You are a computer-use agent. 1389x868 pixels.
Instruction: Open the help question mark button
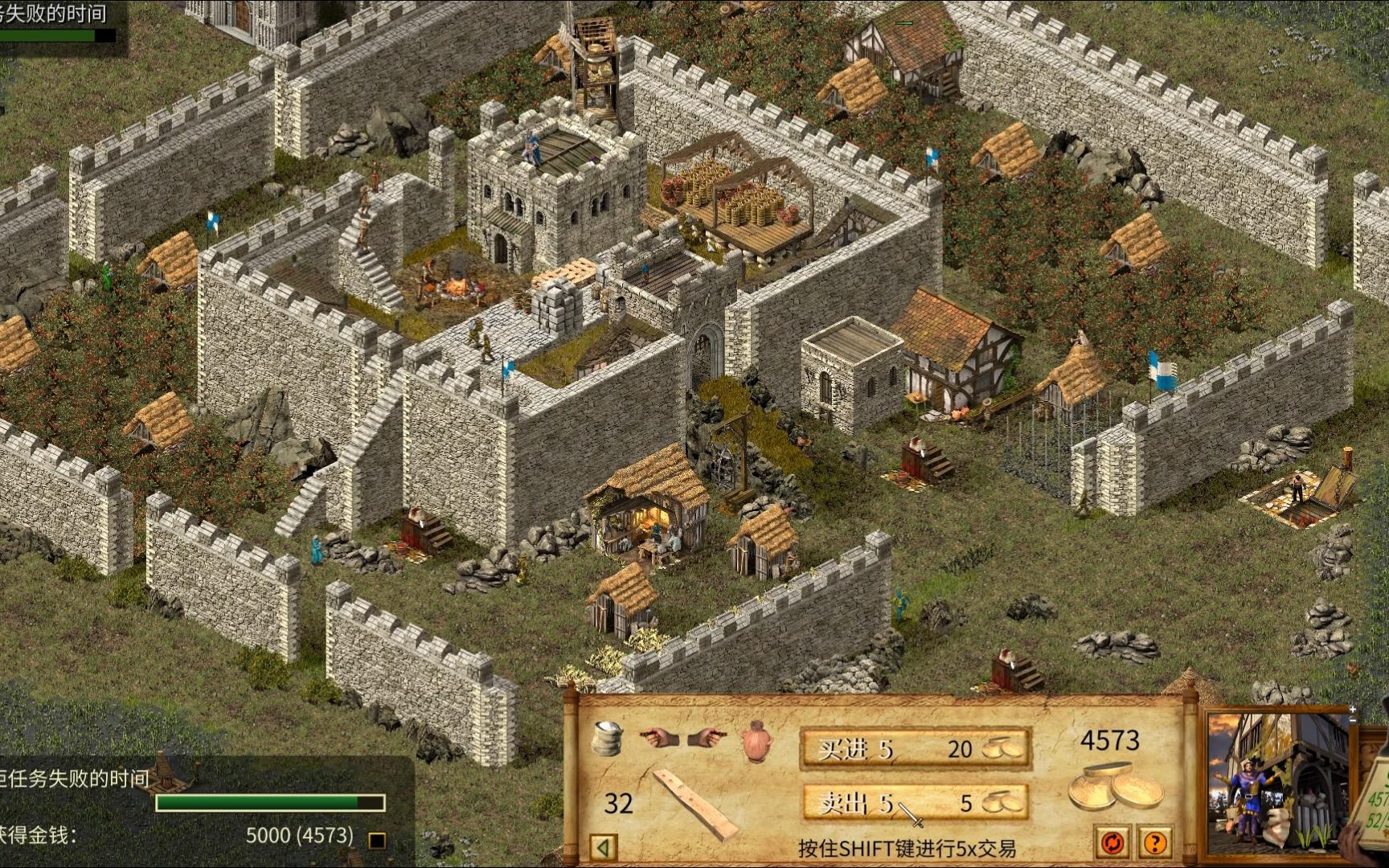(1155, 842)
